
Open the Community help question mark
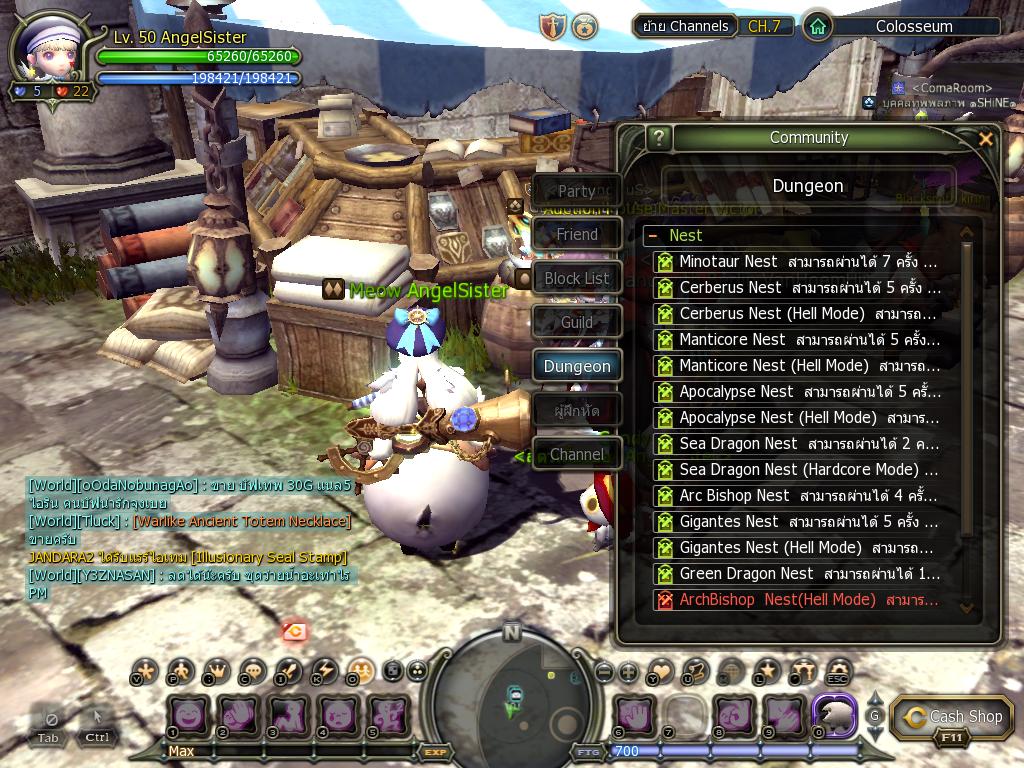657,138
